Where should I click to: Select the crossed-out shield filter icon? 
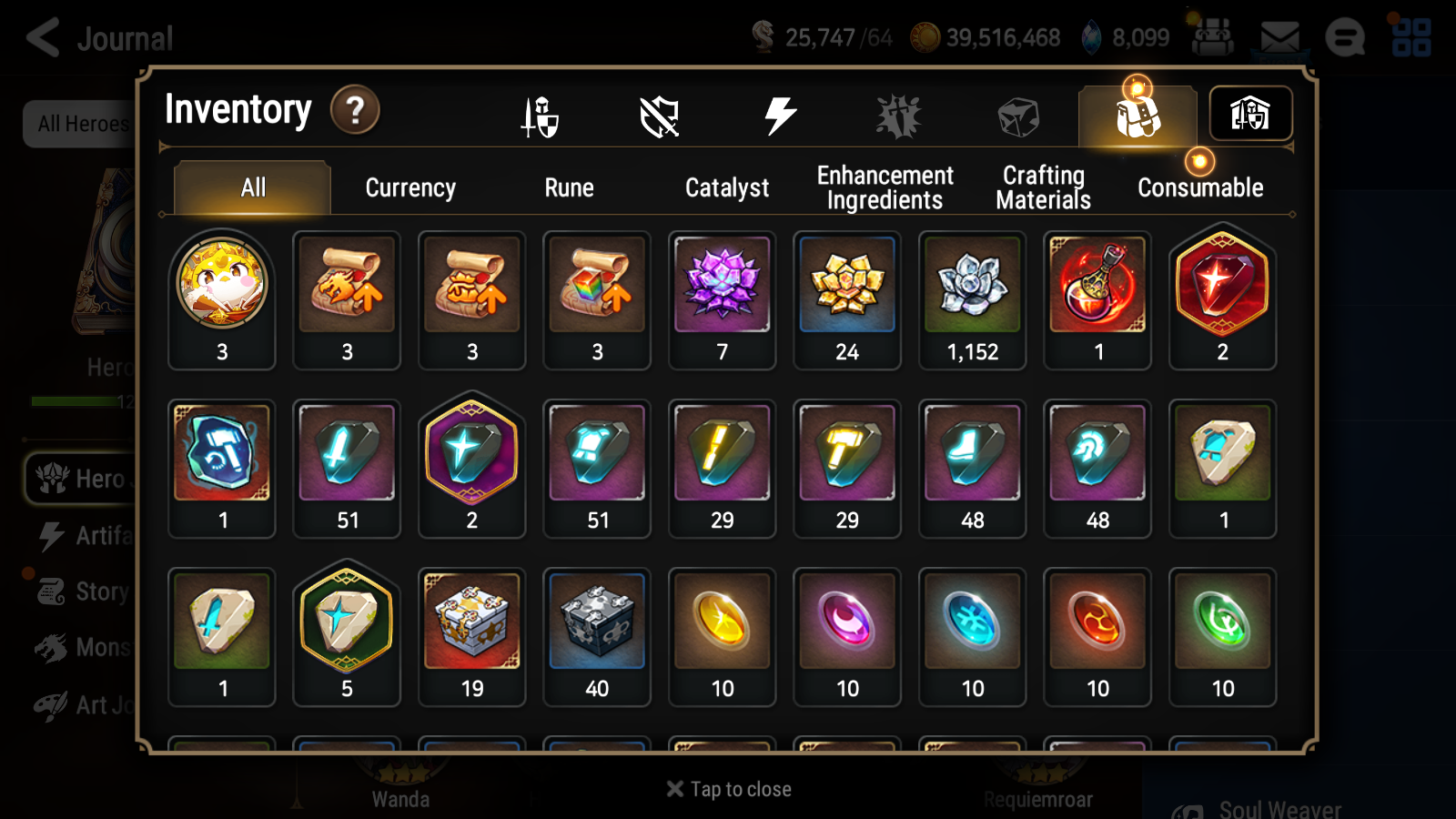click(660, 116)
